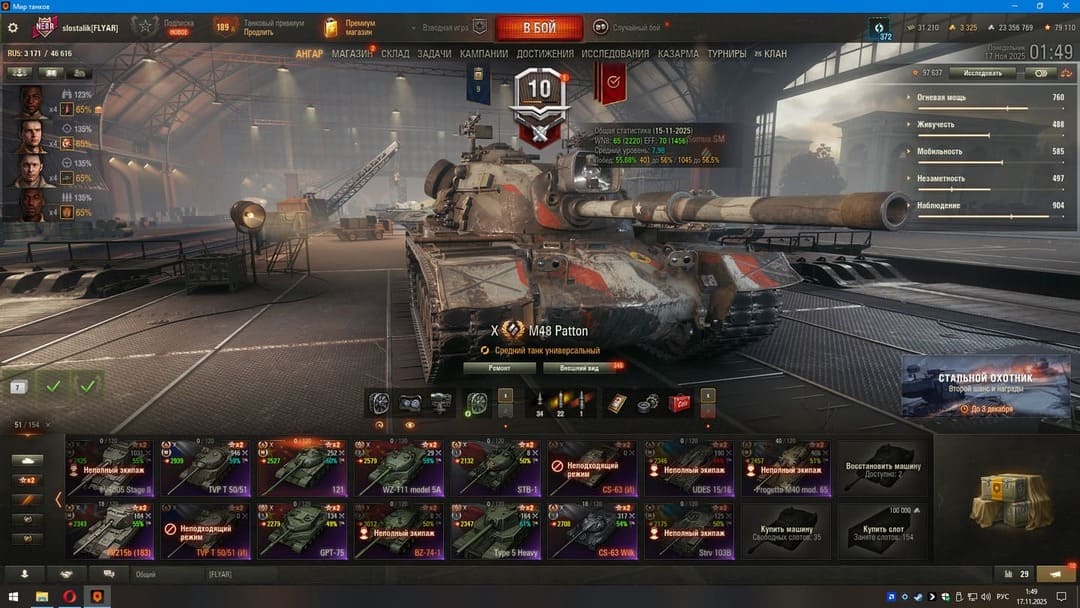Select the TVP T 50/51 tank
The width and height of the screenshot is (1080, 608).
click(x=206, y=468)
